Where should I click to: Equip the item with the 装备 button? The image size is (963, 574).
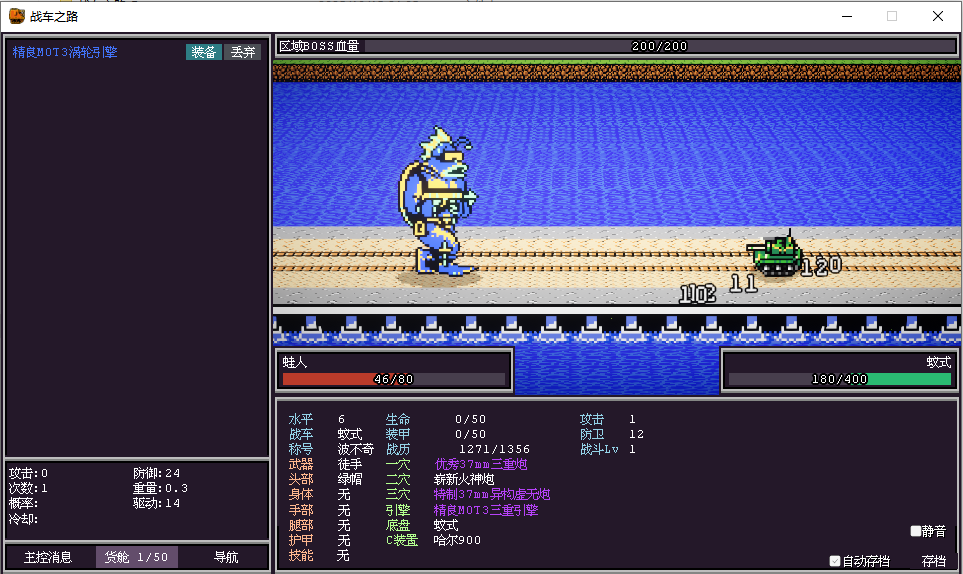point(204,52)
